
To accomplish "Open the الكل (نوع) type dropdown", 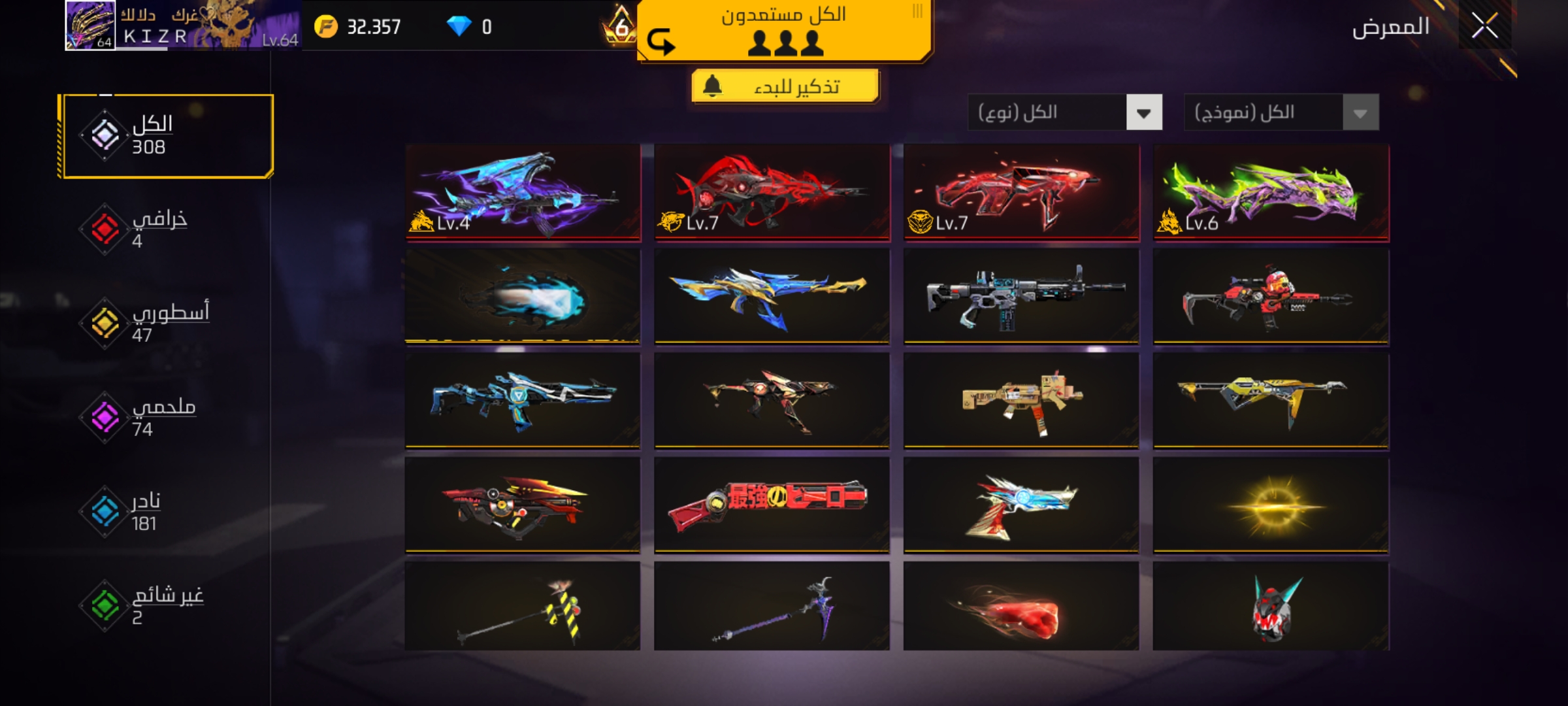I will [x=1065, y=112].
